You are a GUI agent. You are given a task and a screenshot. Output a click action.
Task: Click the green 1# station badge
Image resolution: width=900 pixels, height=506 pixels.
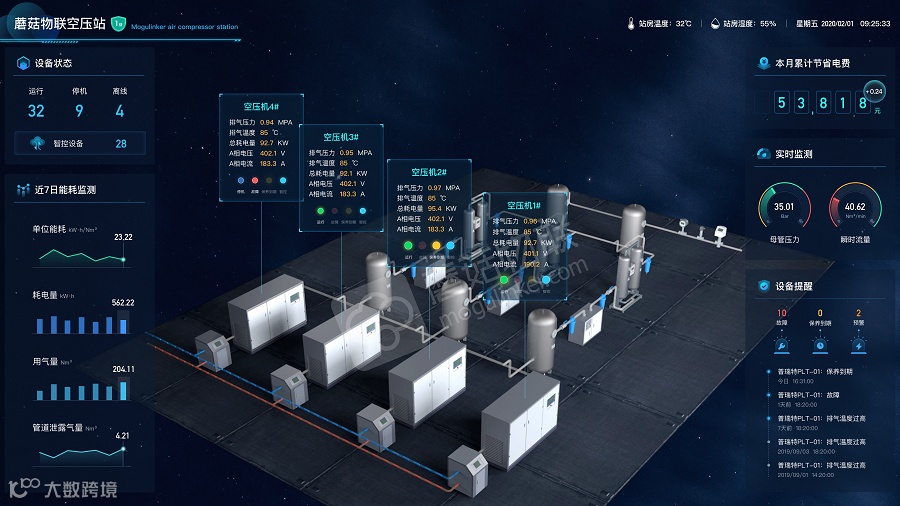point(118,22)
